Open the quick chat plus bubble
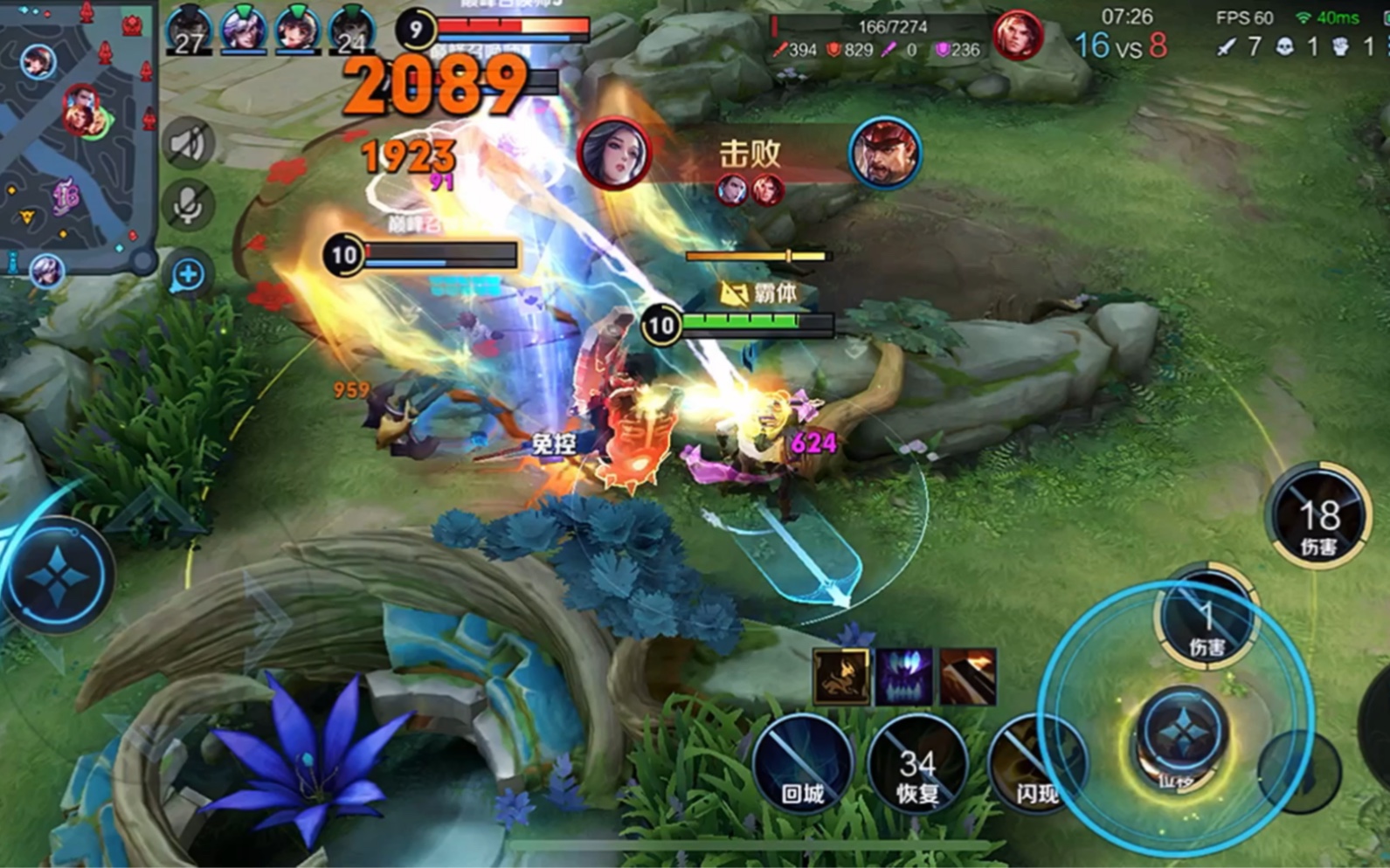Viewport: 1390px width, 868px height. click(188, 275)
